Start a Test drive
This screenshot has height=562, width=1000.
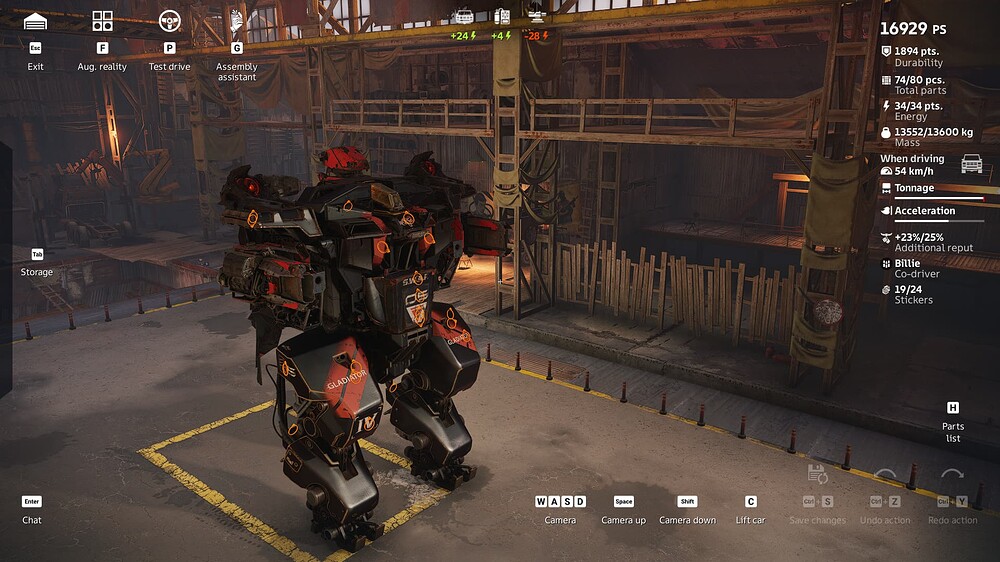click(x=169, y=22)
